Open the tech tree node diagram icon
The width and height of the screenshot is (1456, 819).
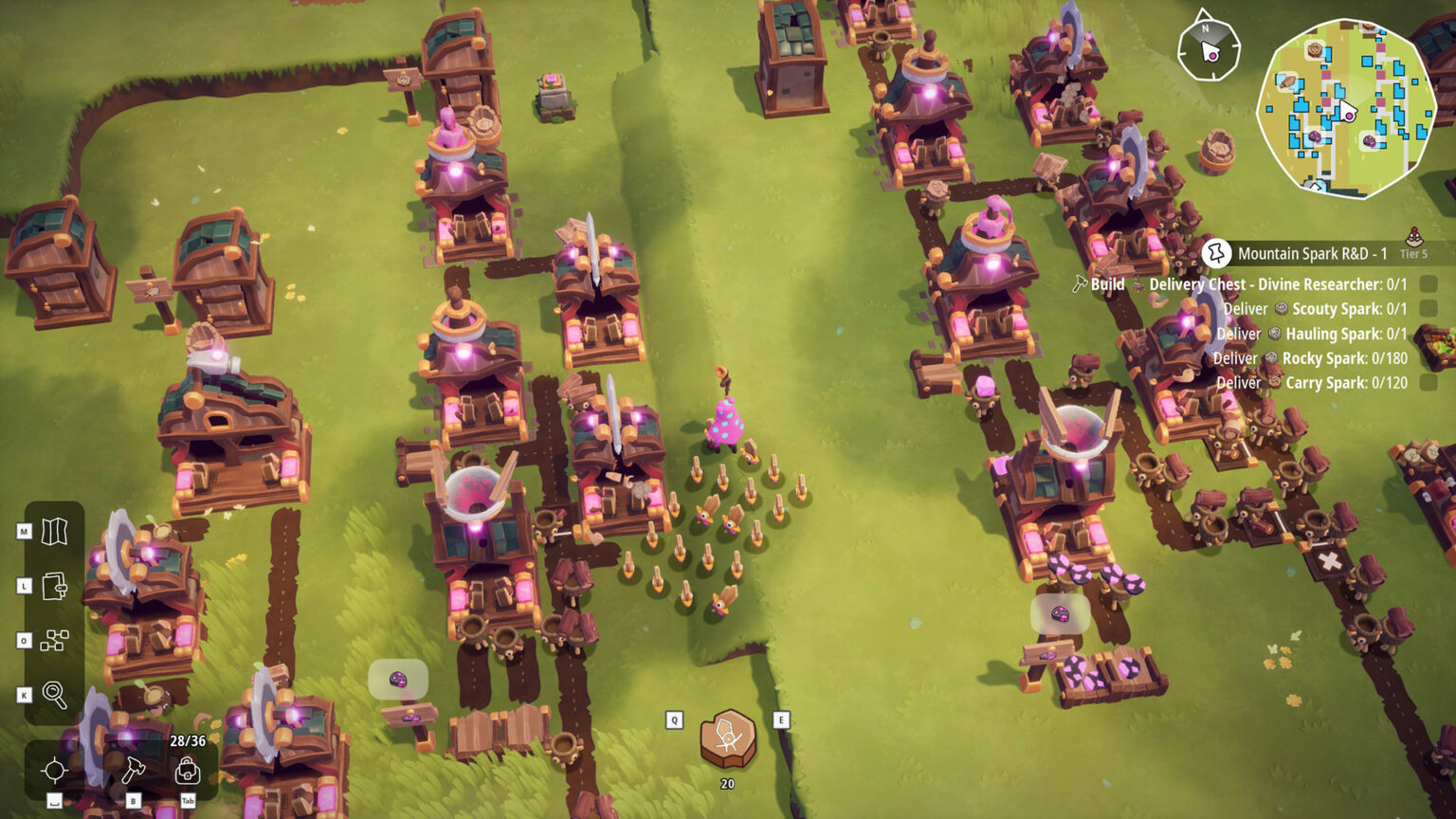(54, 641)
